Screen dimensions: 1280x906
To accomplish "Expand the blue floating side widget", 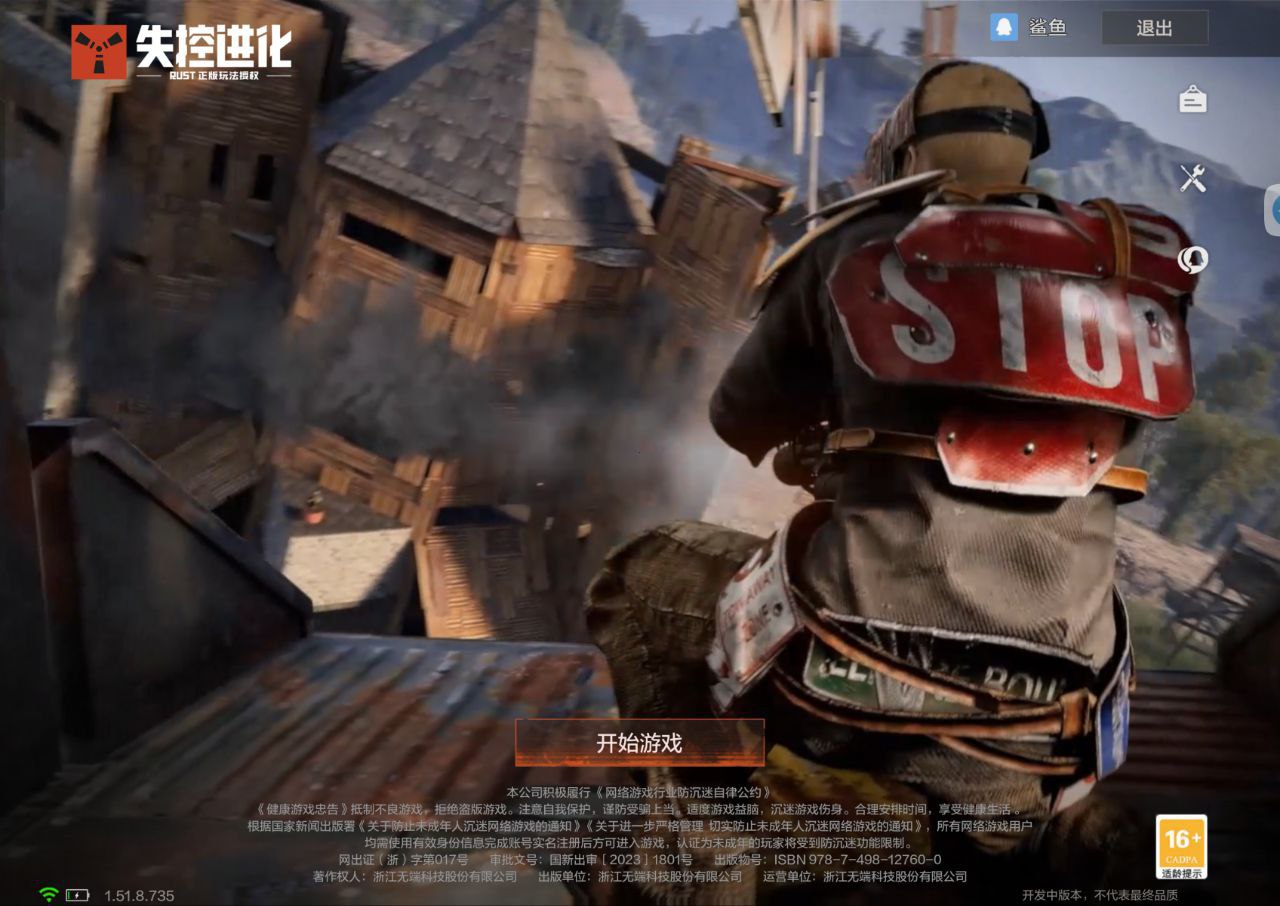I will 1273,210.
